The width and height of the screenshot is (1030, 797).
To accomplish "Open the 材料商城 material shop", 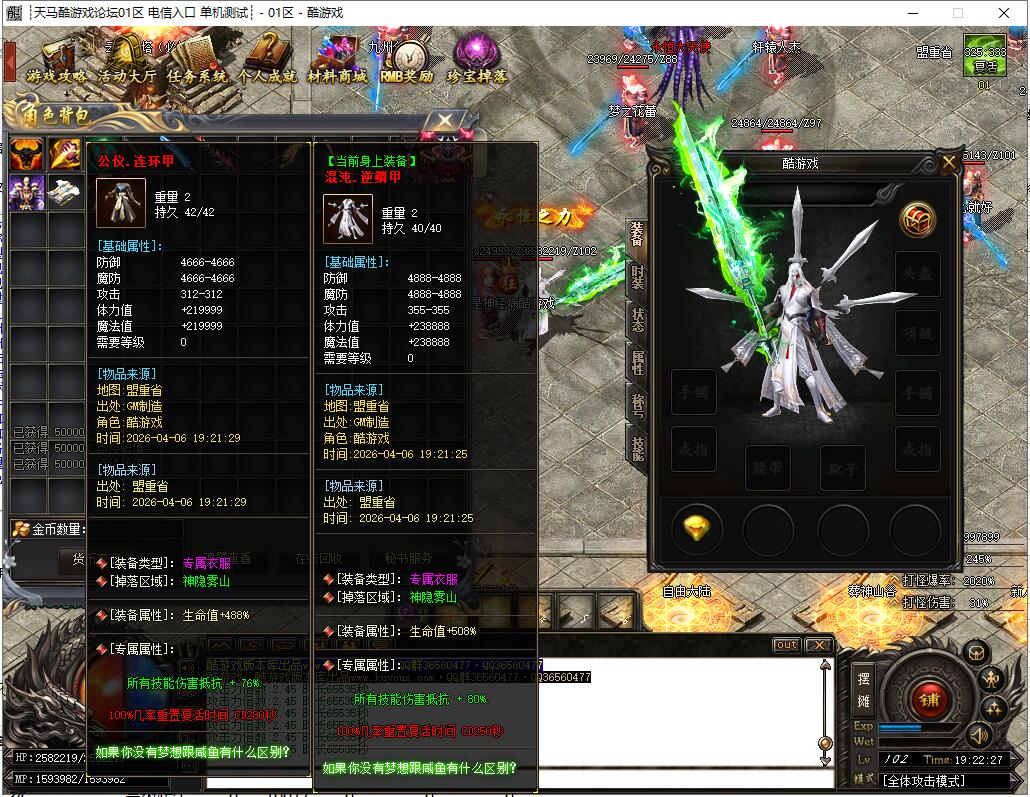I will 336,60.
